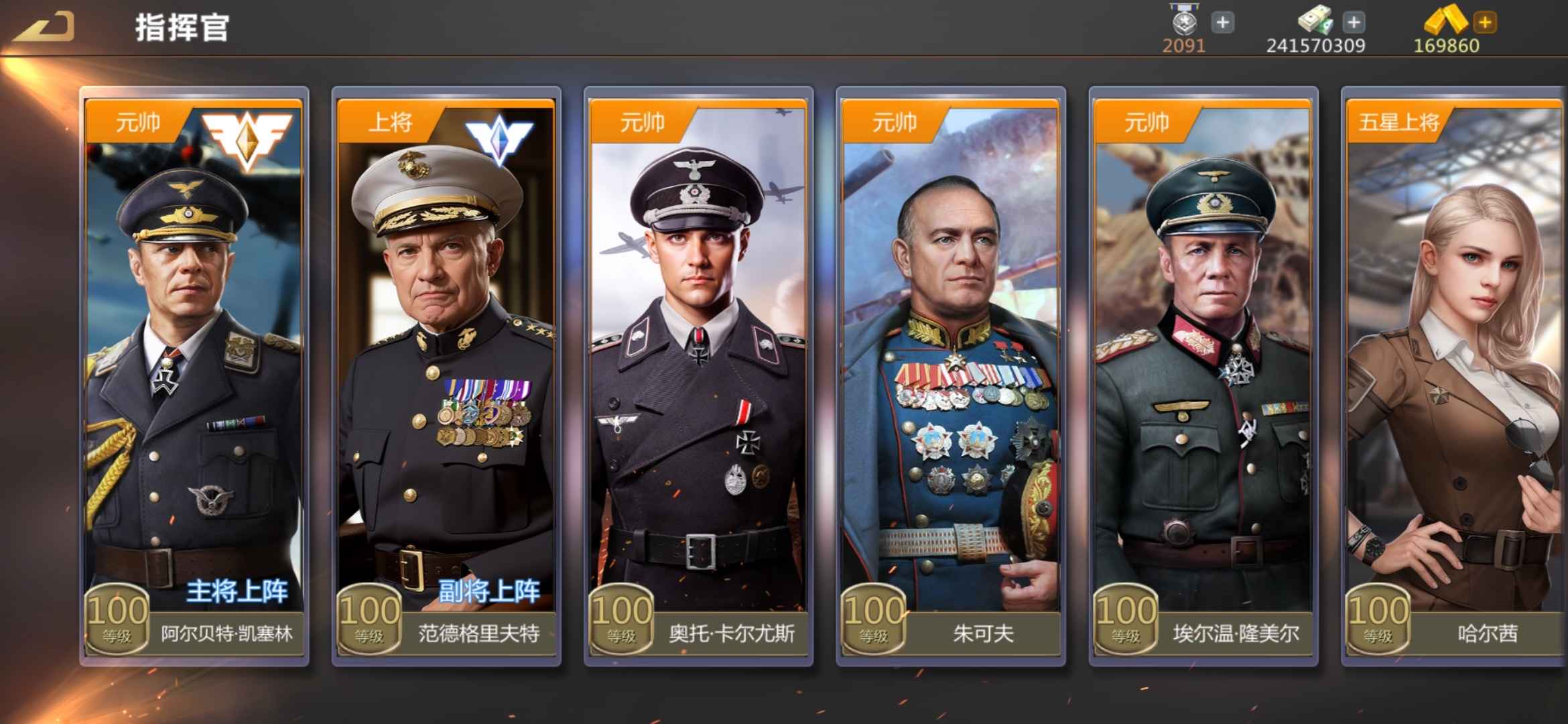Screen dimensions: 1568x724
Task: Select the 朱可夫 commander card
Action: 951,375
